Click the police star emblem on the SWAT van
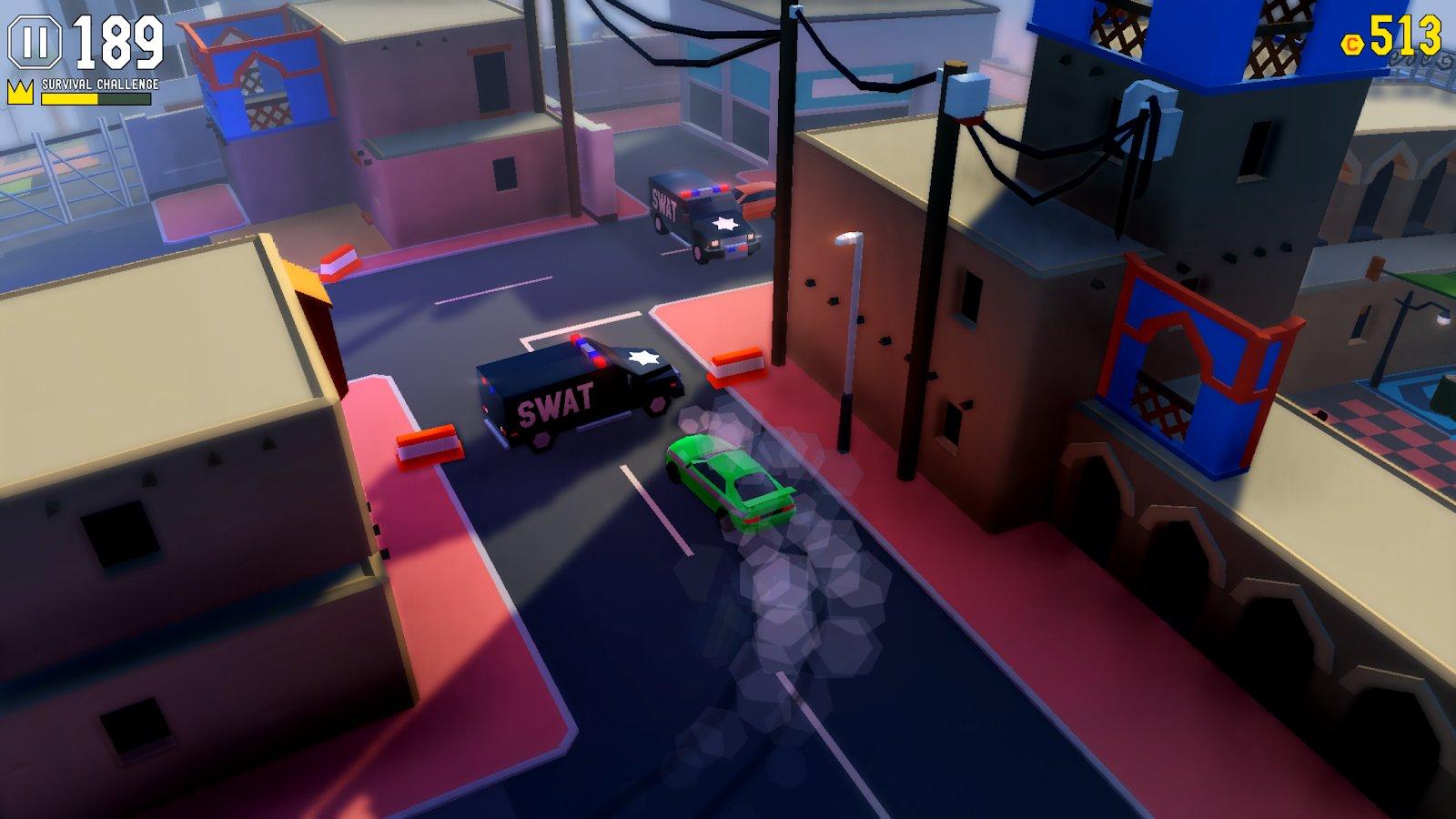 645,358
